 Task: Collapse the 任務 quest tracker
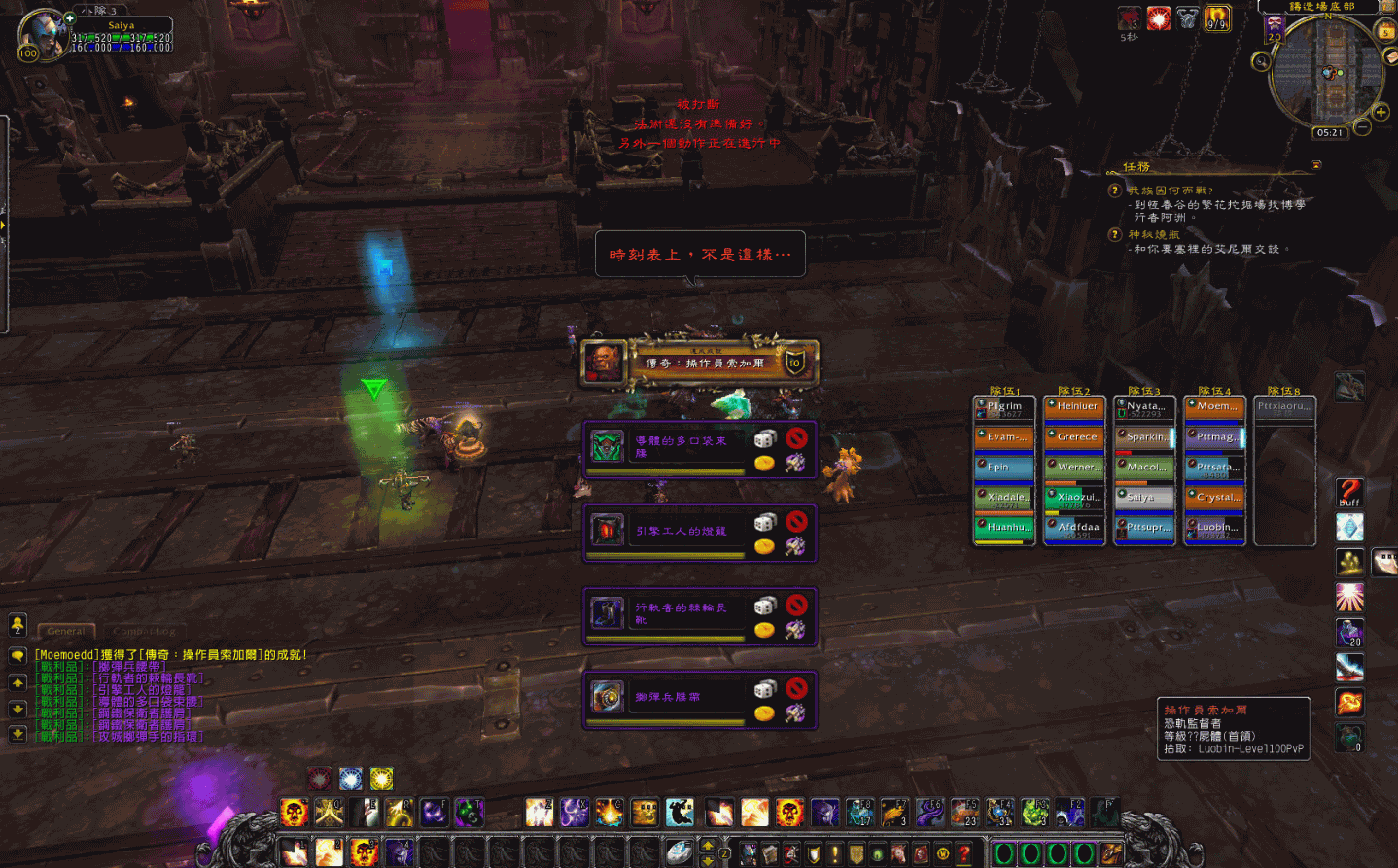(1316, 165)
